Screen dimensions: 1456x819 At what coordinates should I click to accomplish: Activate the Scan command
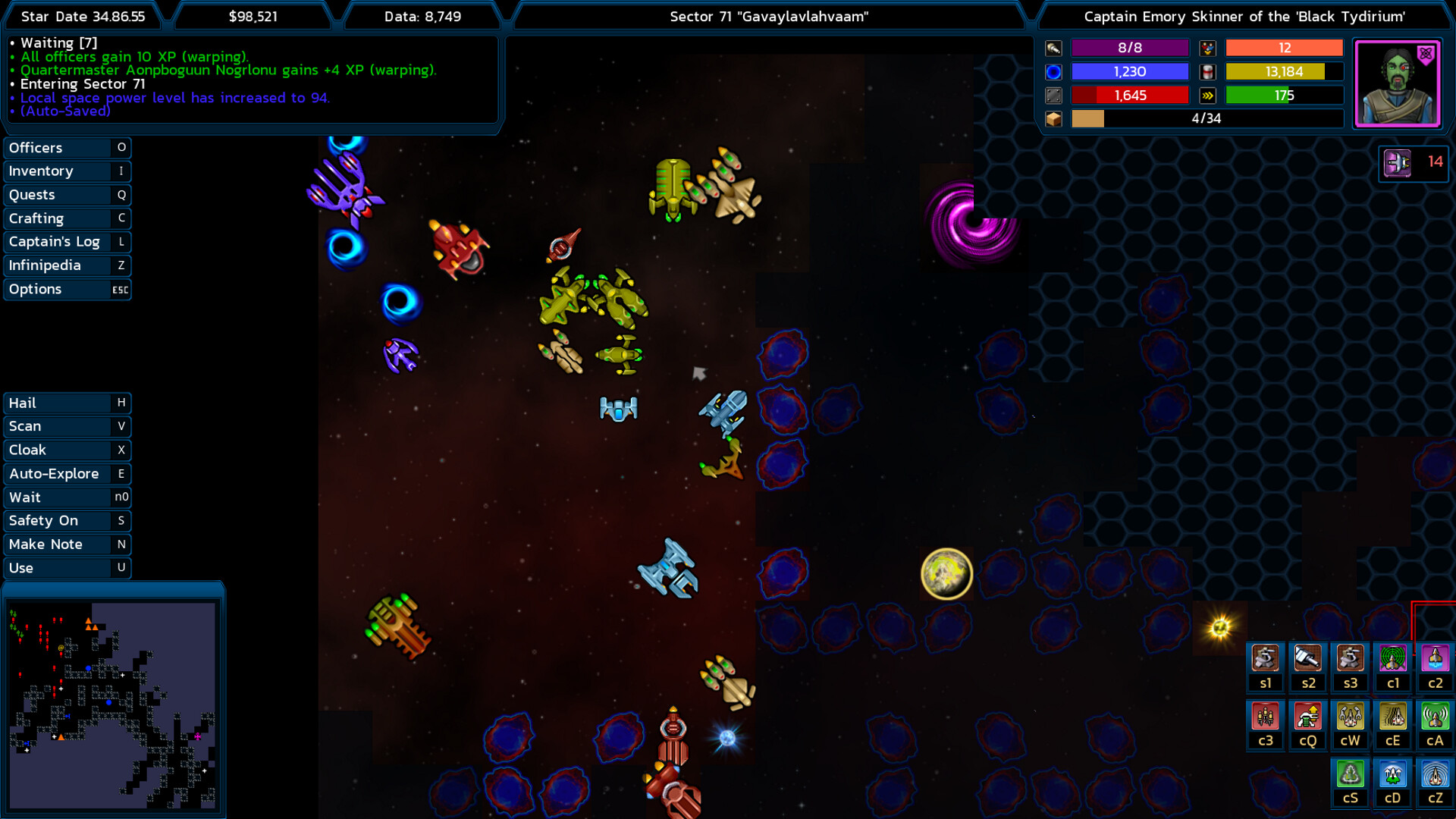click(67, 426)
